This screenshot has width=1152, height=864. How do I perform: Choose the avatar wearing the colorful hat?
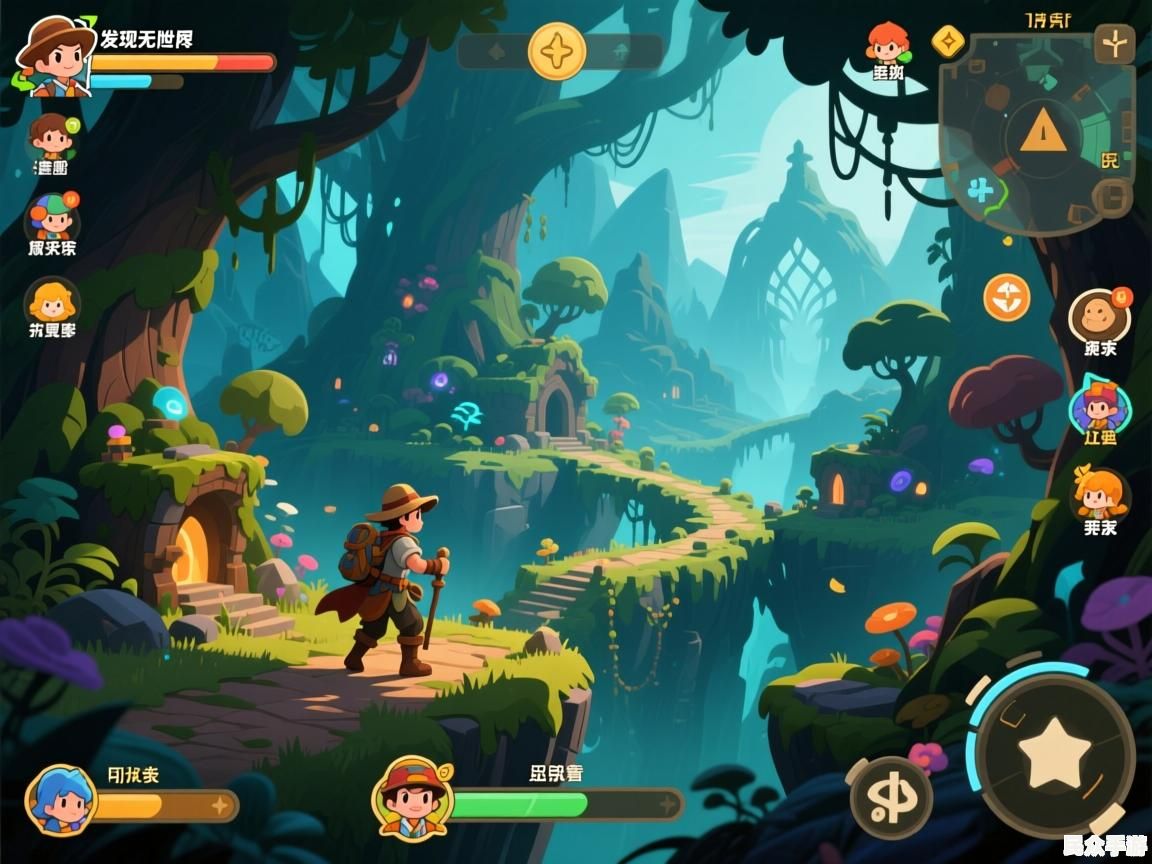53,218
